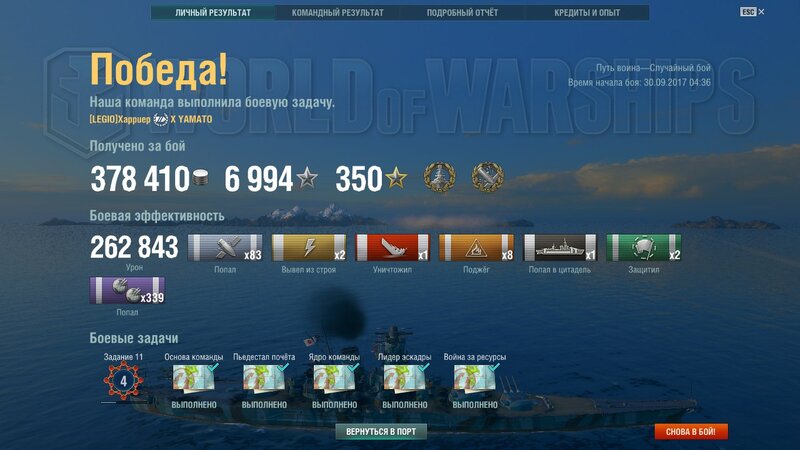The height and width of the screenshot is (450, 800).
Task: Open the Подробный отчёт tab
Action: (x=462, y=13)
